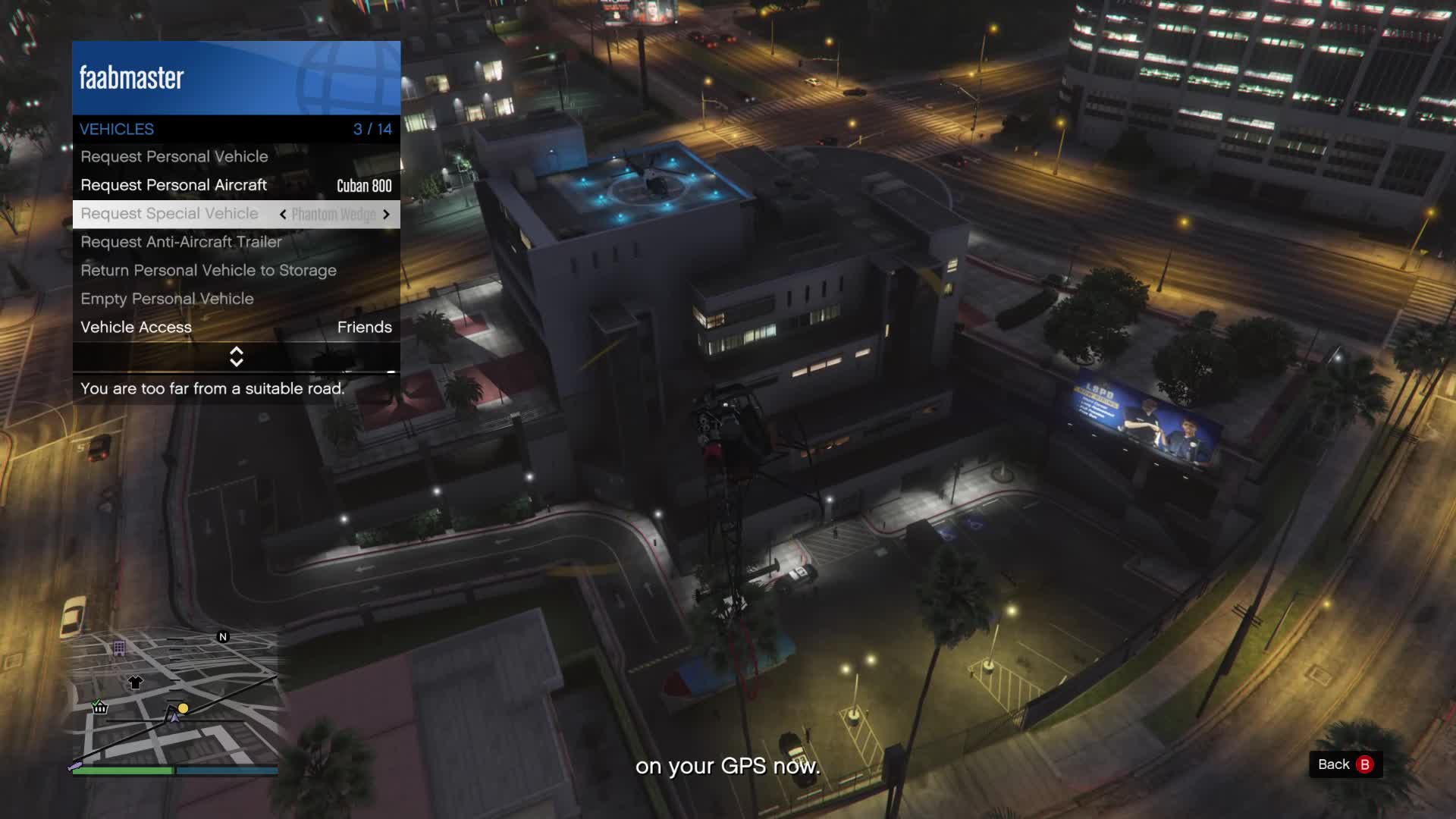Image resolution: width=1456 pixels, height=819 pixels.
Task: Select Request Special Vehicle row
Action: click(x=170, y=214)
